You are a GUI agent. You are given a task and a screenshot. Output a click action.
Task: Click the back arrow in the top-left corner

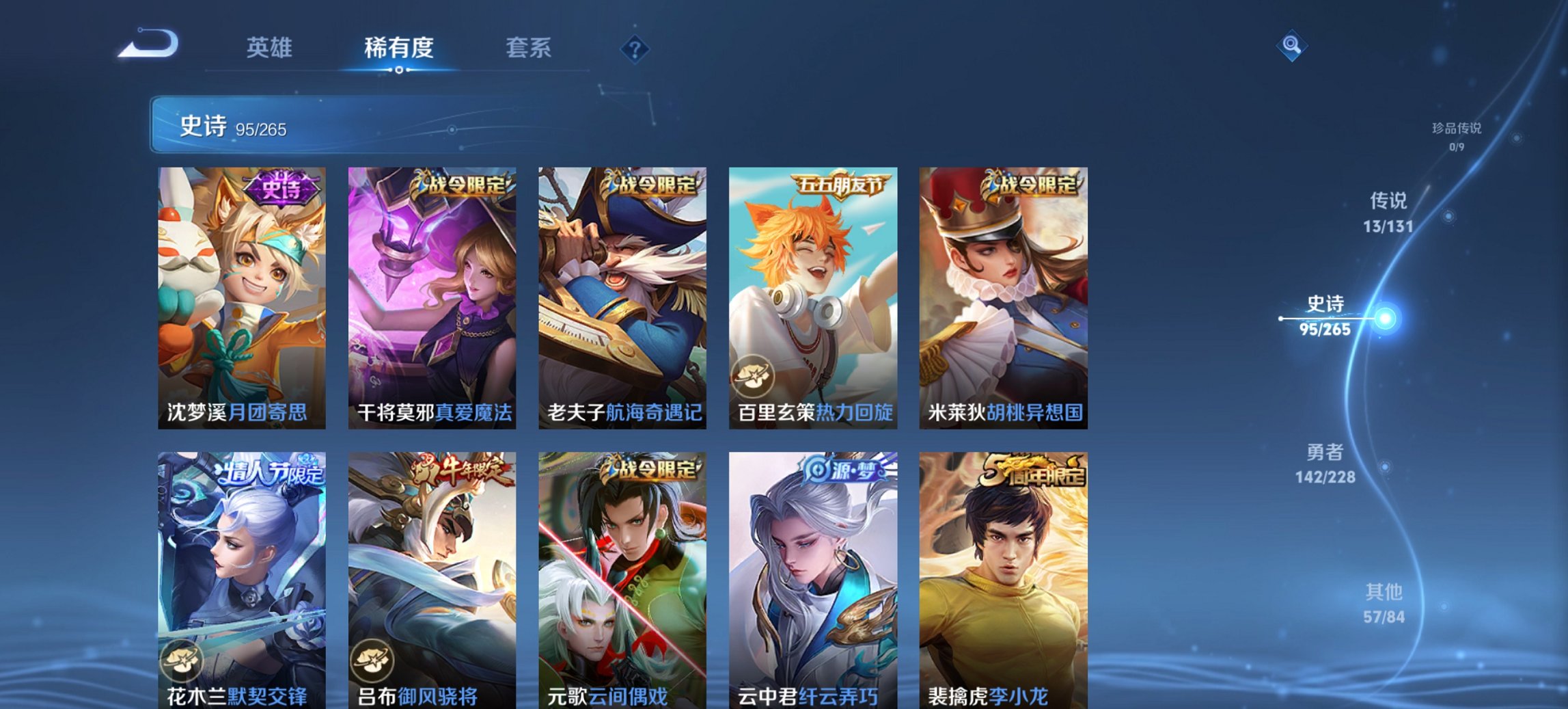pyautogui.click(x=149, y=43)
